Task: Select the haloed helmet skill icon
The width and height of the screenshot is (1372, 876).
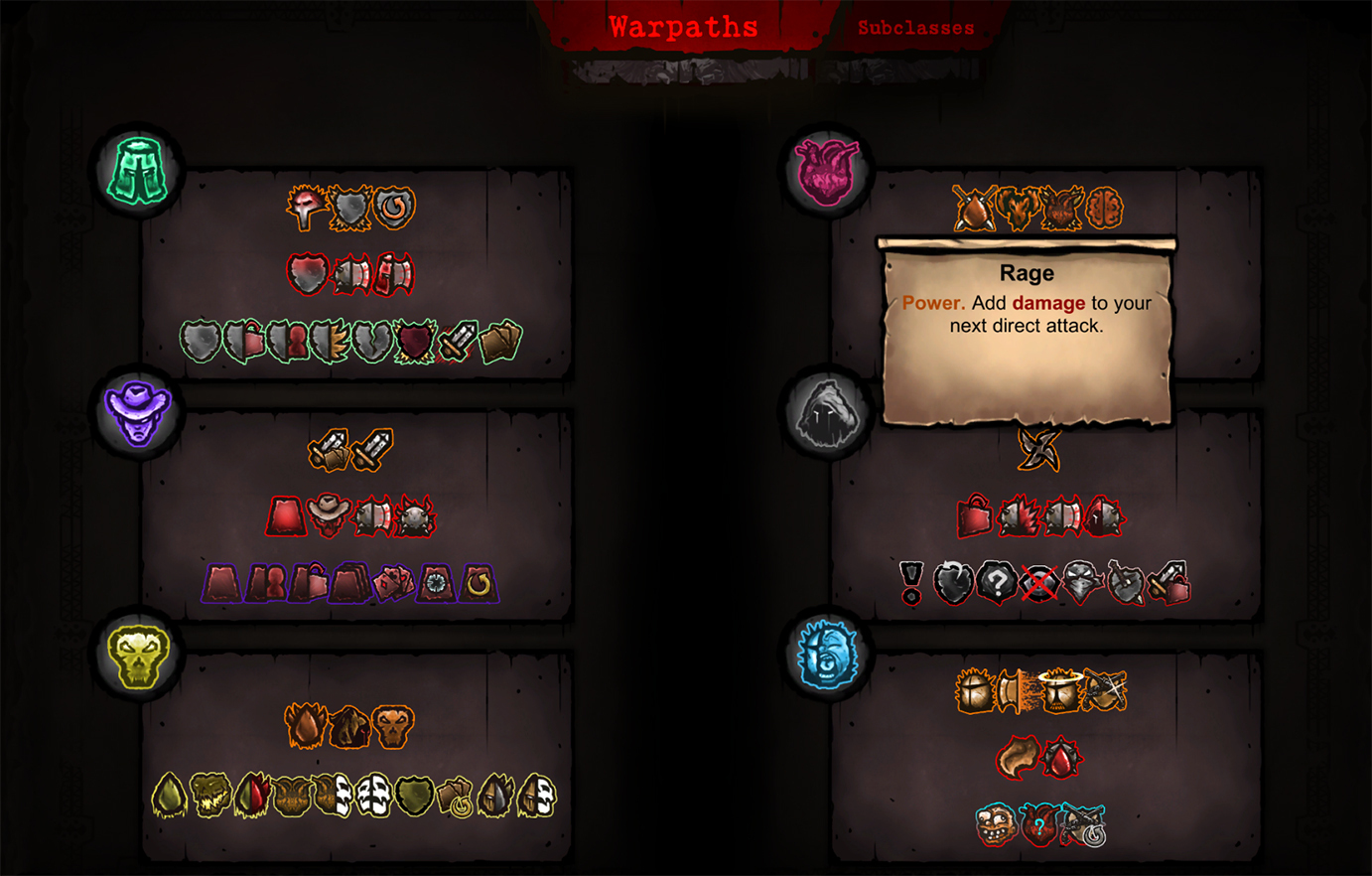Action: pos(1060,691)
